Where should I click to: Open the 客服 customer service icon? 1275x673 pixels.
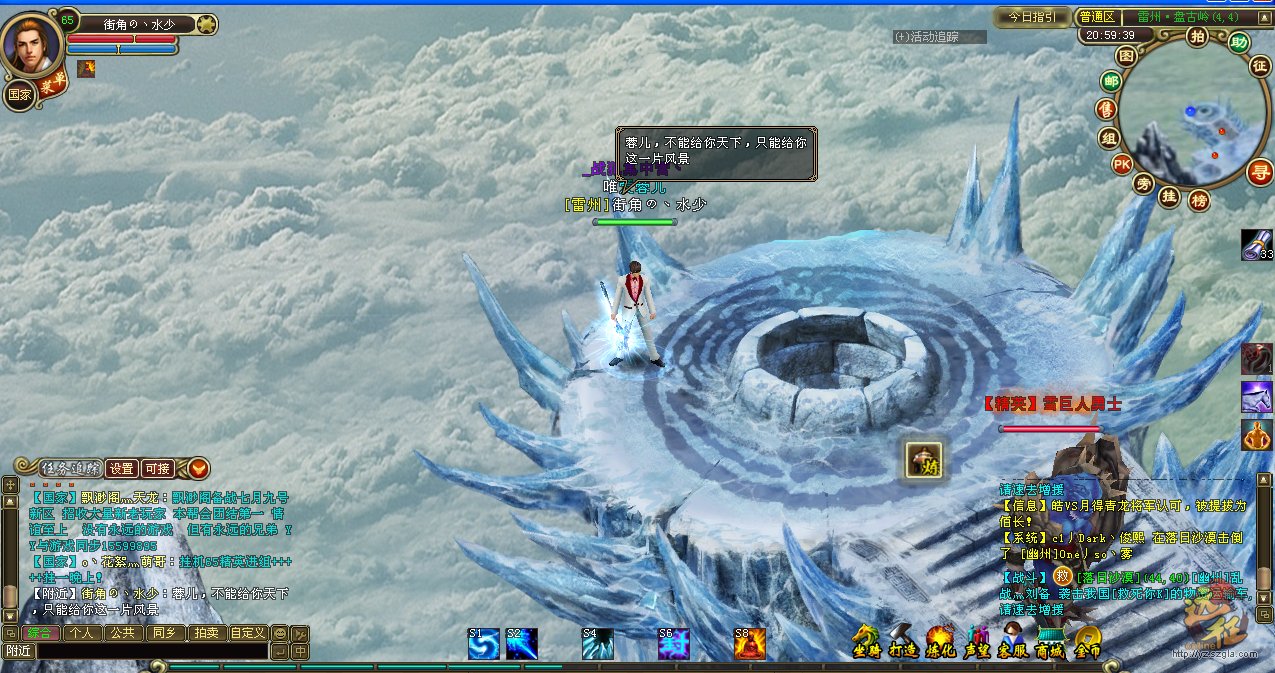(x=1013, y=642)
